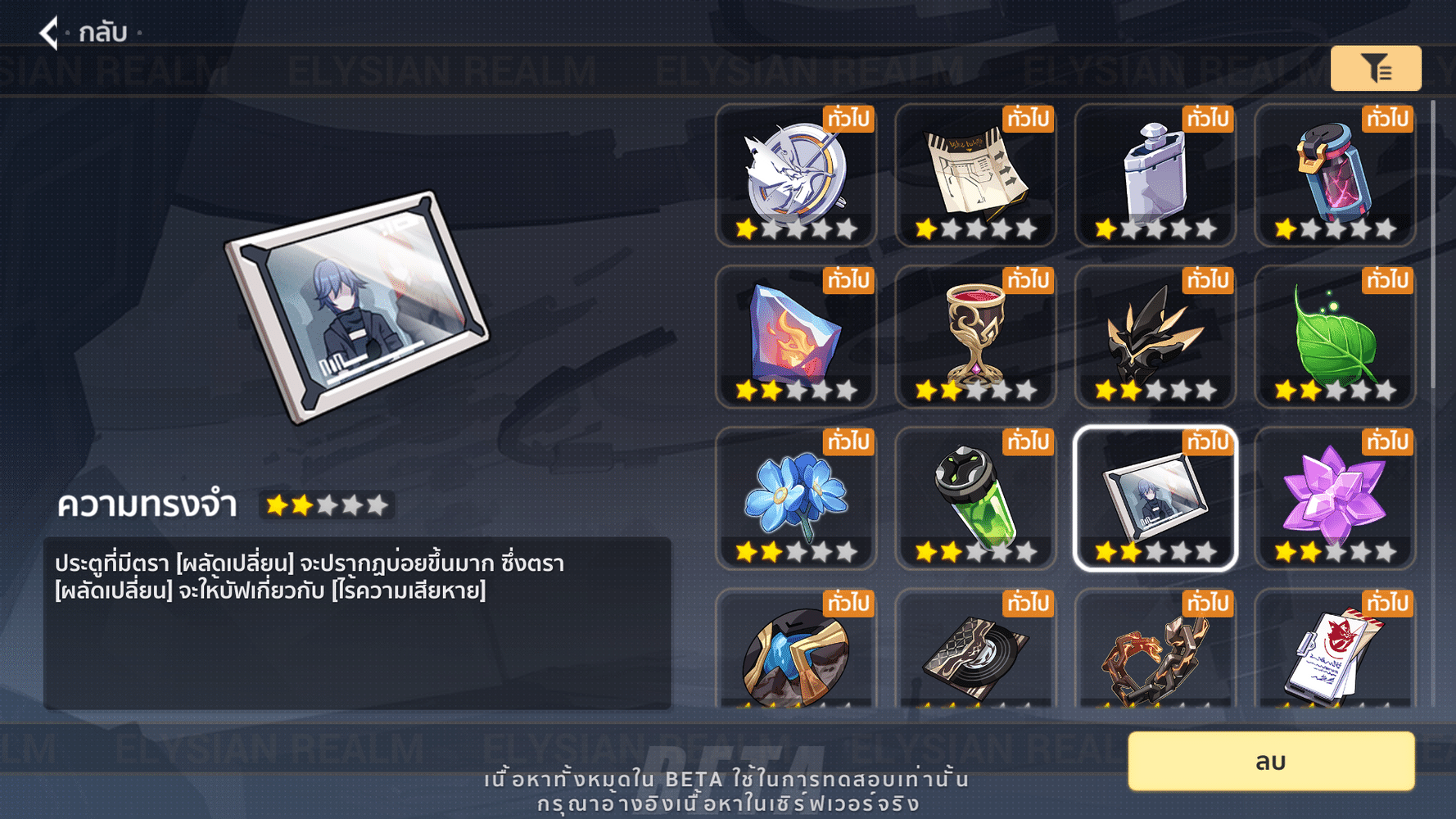Select the molten chain sigil
The height and width of the screenshot is (819, 1456).
click(x=1155, y=655)
